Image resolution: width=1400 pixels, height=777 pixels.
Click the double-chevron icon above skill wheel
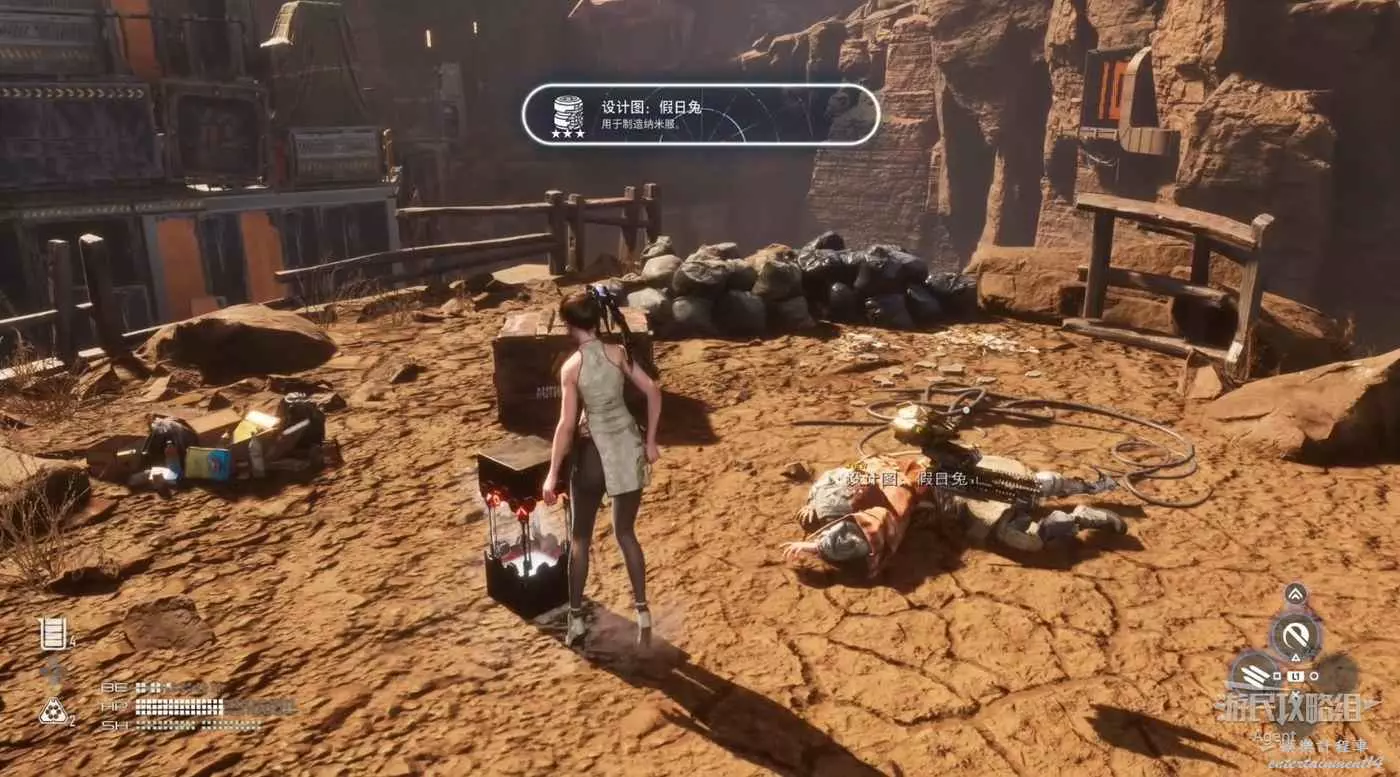(x=1296, y=593)
